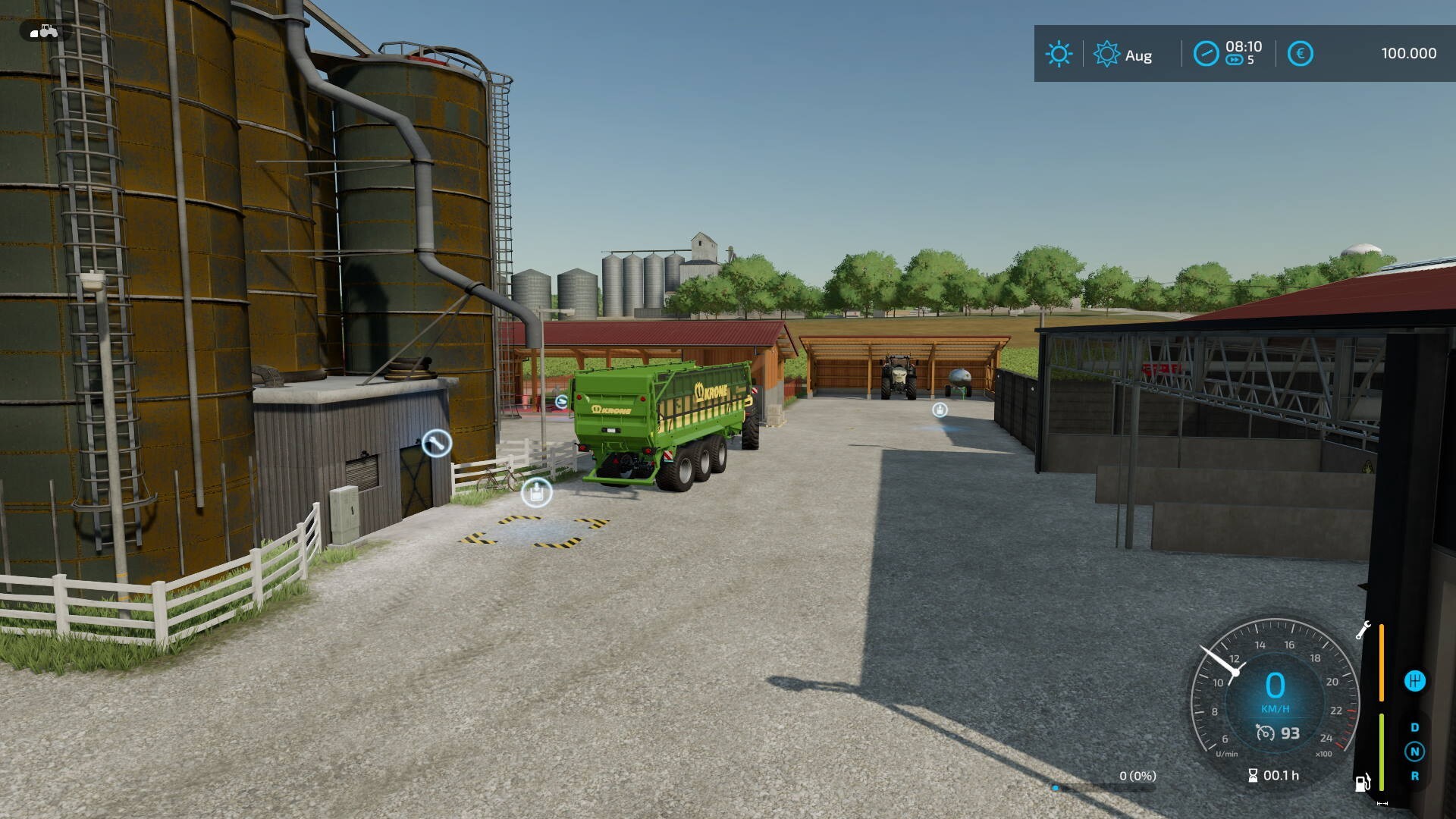Select the euro money icon
This screenshot has height=819, width=1456.
[x=1300, y=54]
